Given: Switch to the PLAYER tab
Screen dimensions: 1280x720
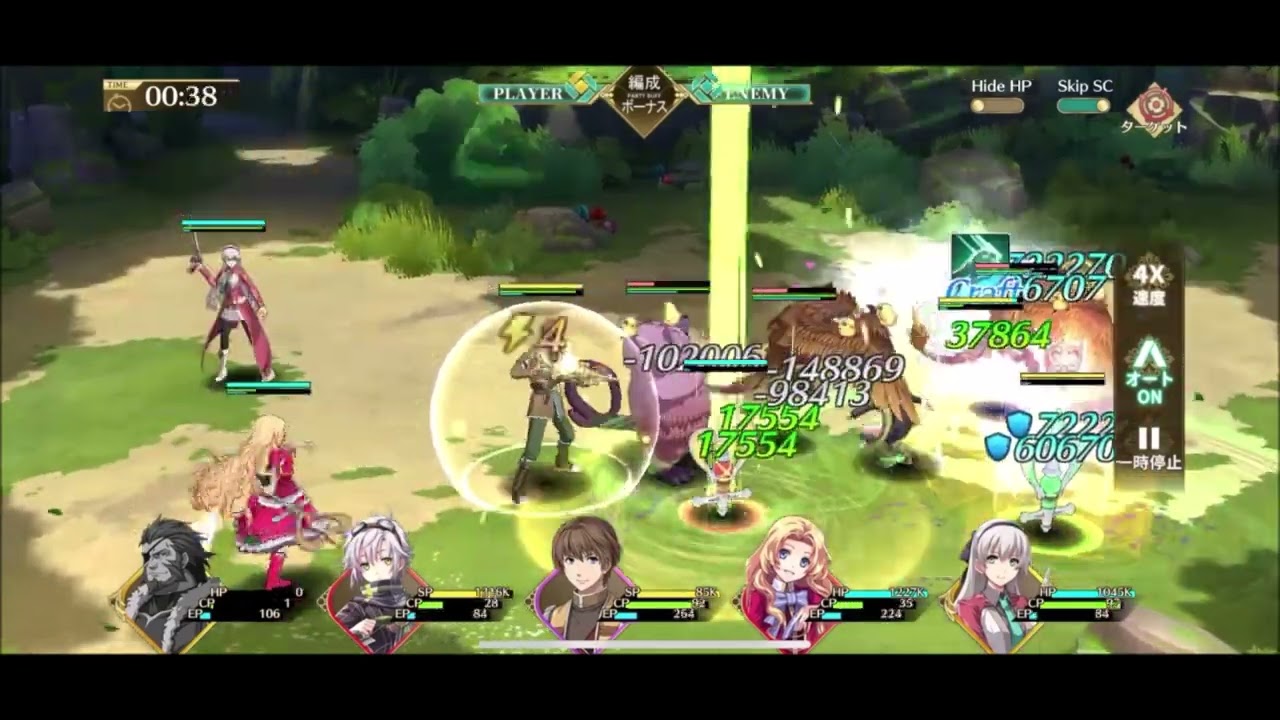Looking at the screenshot, I should 528,92.
